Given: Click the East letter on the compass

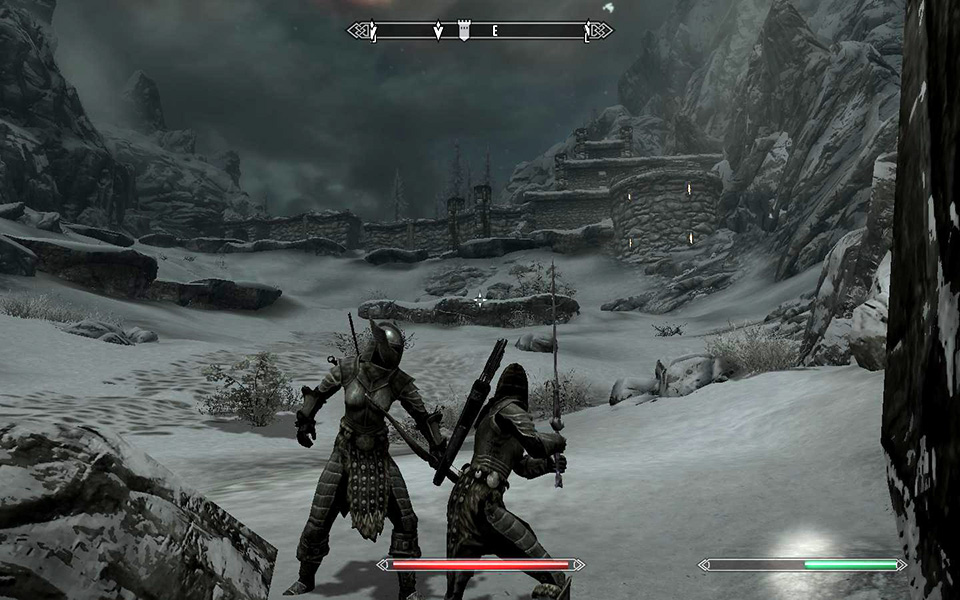Looking at the screenshot, I should coord(494,31).
